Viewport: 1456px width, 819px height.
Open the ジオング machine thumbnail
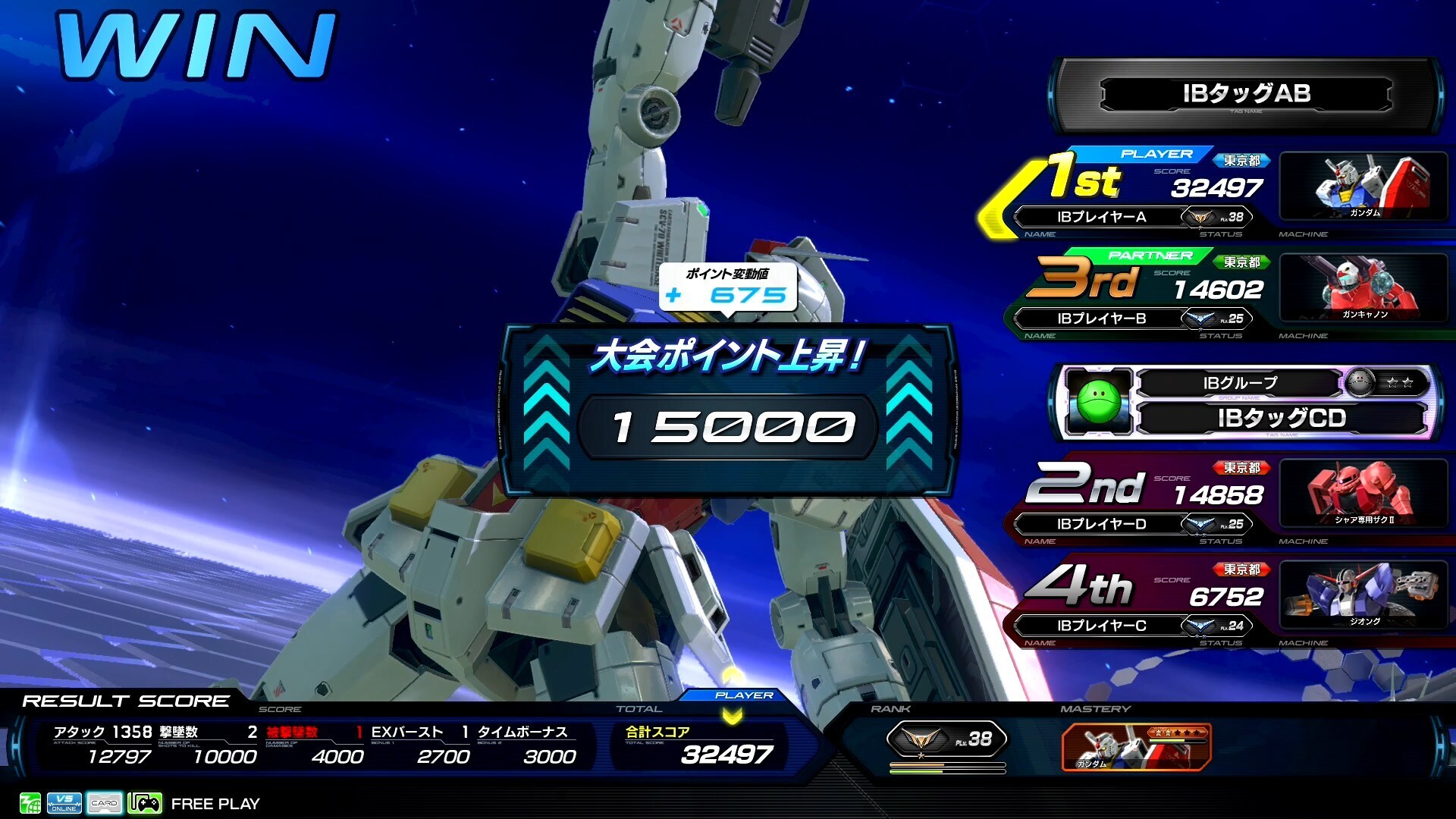(1363, 595)
